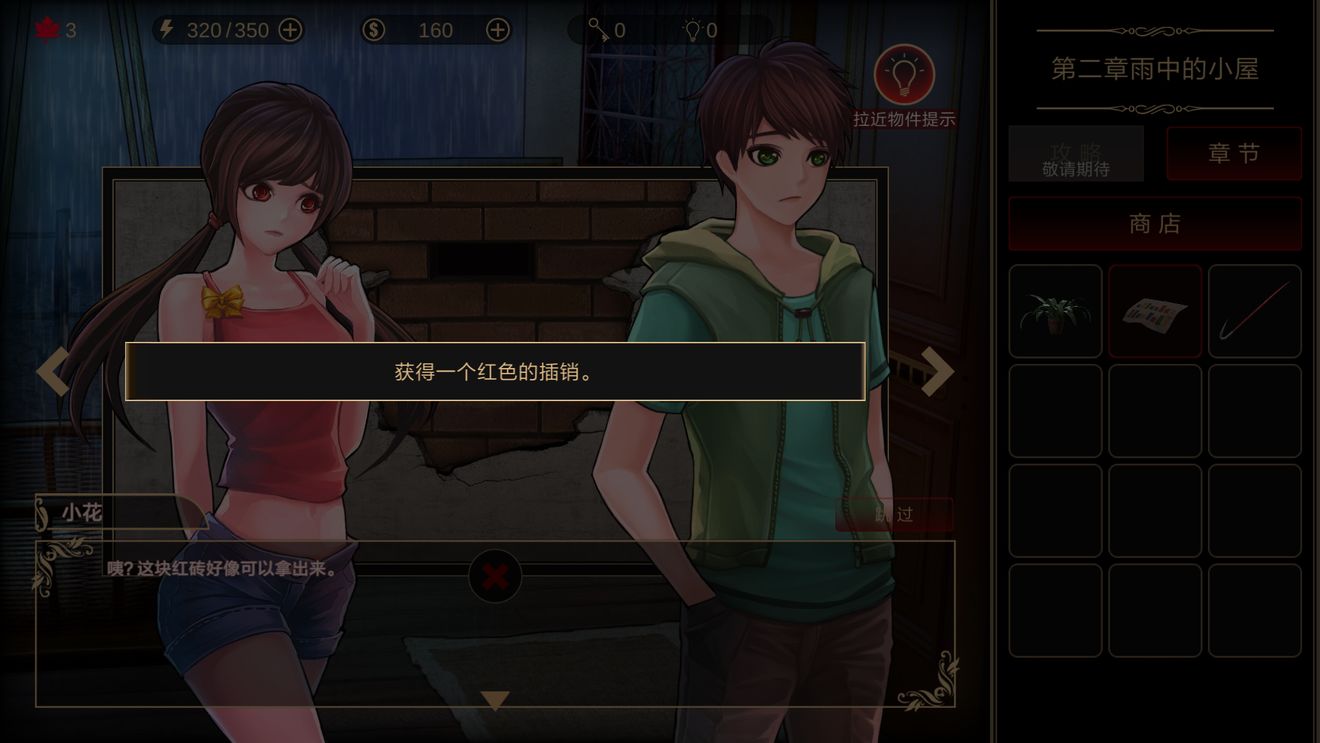The width and height of the screenshot is (1320, 743).
Task: Open the 章节 chapter menu
Action: [1234, 153]
